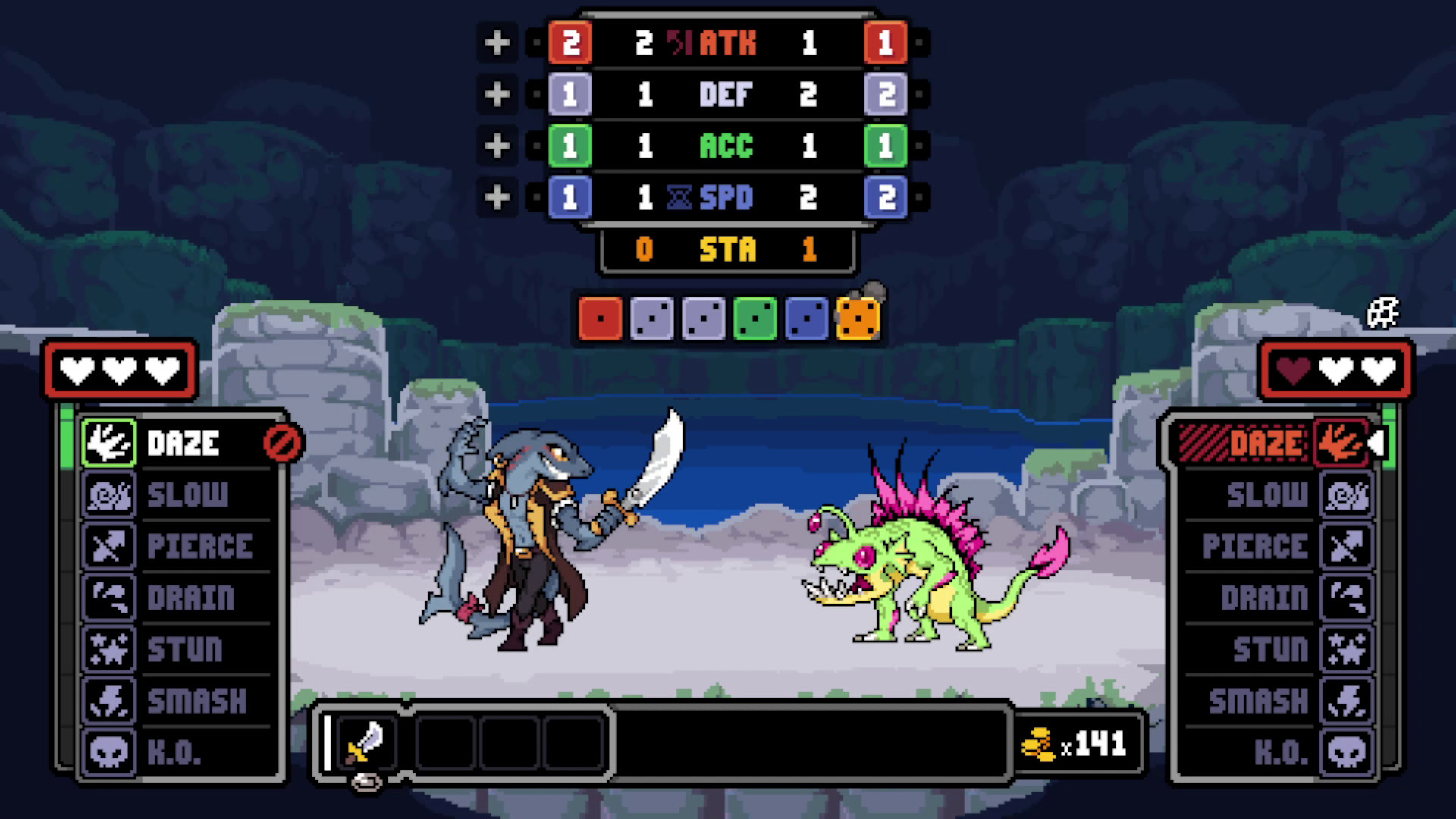This screenshot has width=1456, height=819.
Task: Click the SLOW snail icon on left panel
Action: (108, 495)
